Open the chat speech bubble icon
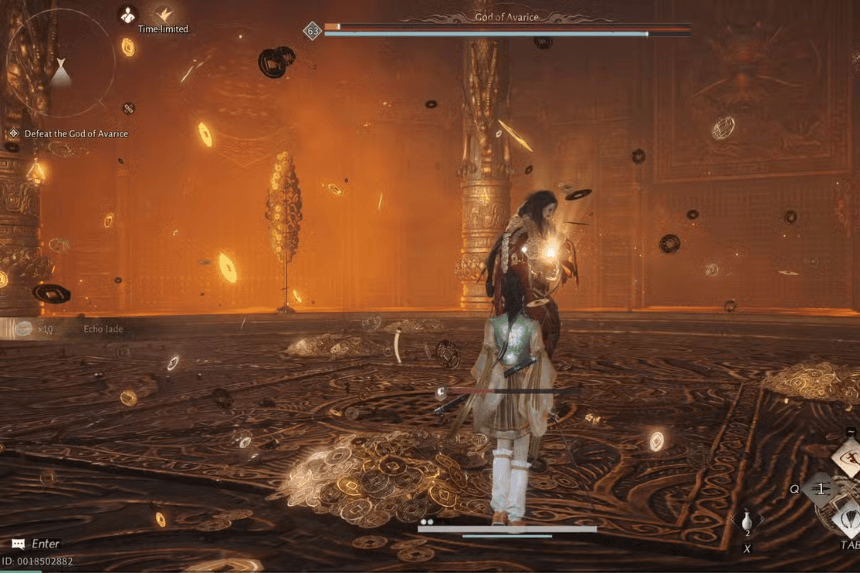The width and height of the screenshot is (860, 573). pyautogui.click(x=17, y=544)
